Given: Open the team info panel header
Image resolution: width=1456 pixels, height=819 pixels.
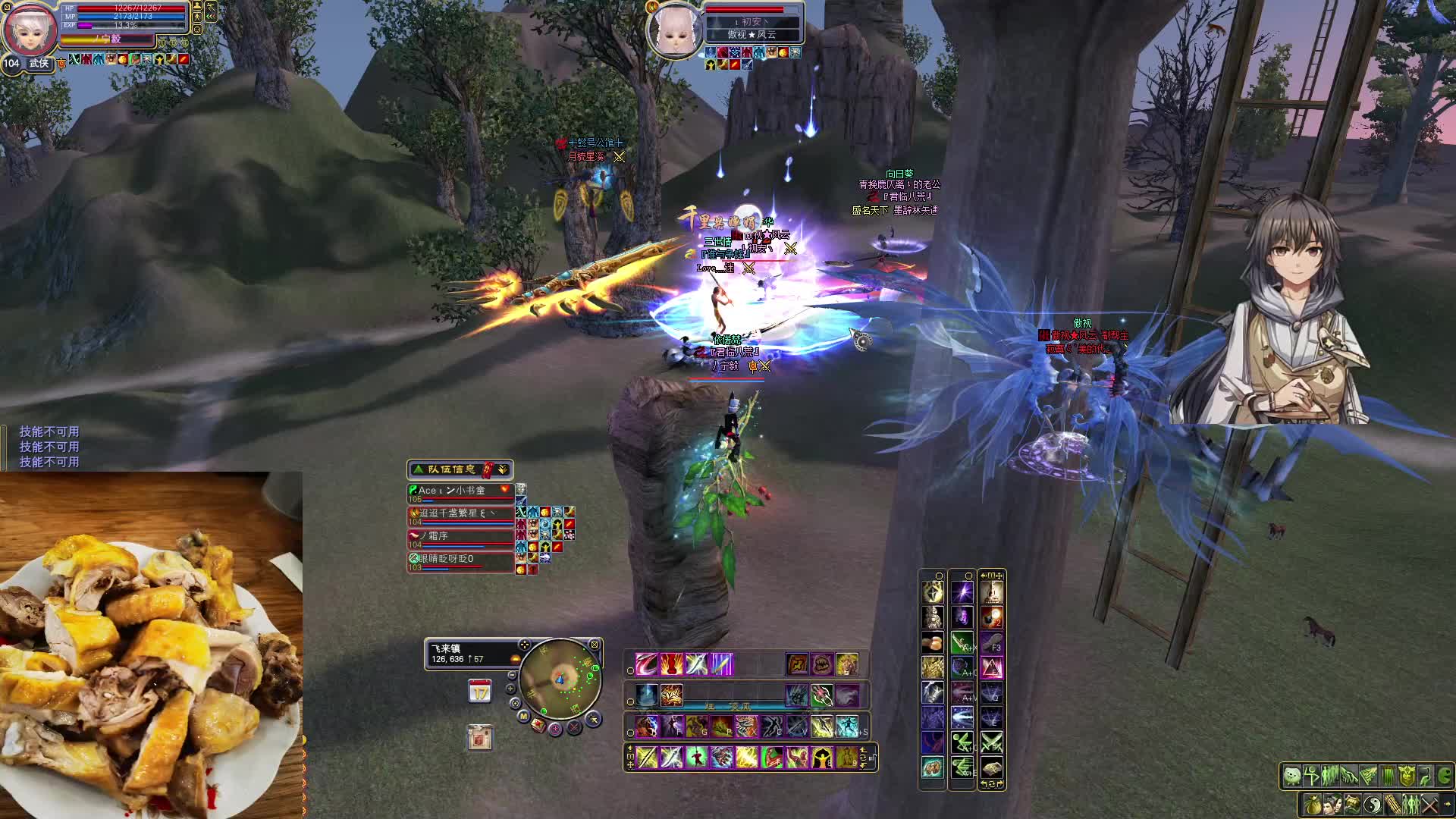Looking at the screenshot, I should (460, 469).
